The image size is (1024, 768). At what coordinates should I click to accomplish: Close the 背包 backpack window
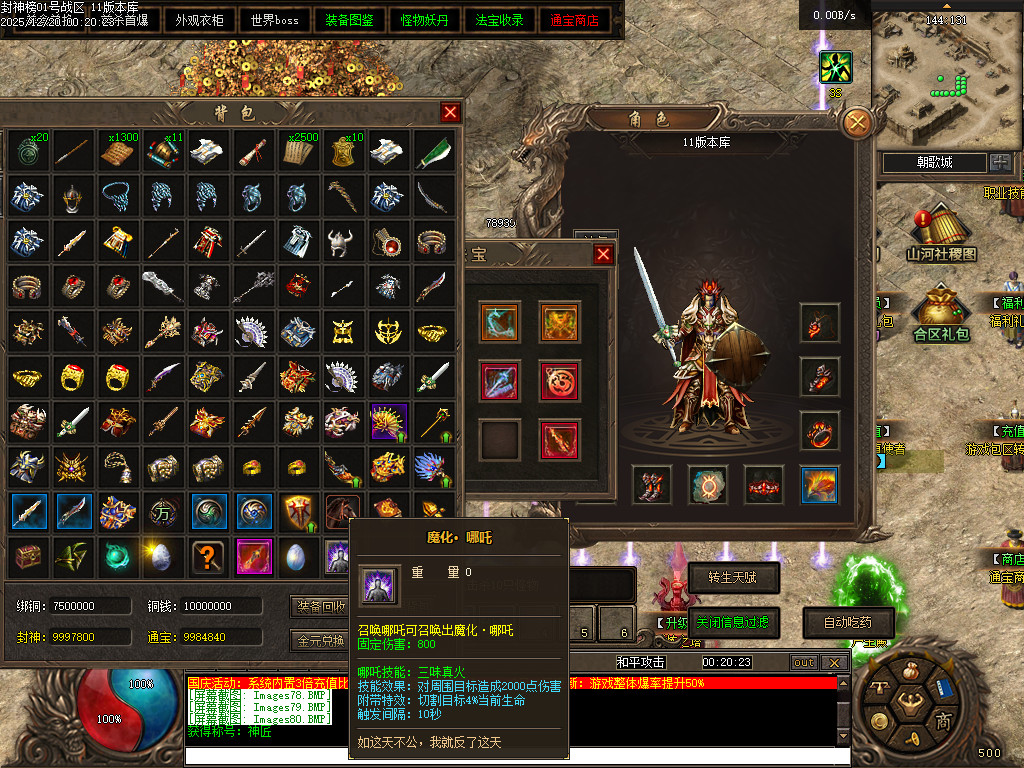450,112
